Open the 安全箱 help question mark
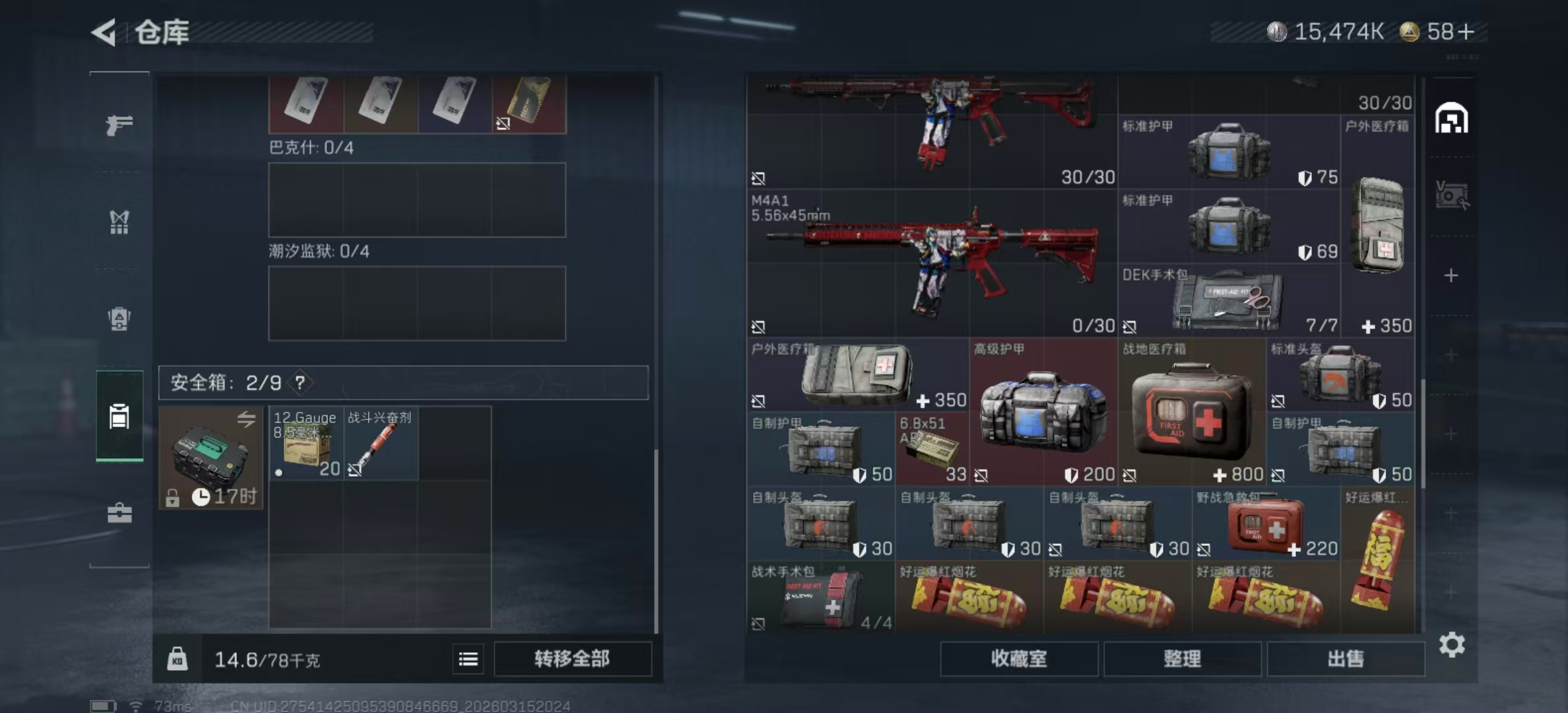The width and height of the screenshot is (1568, 713). (301, 382)
